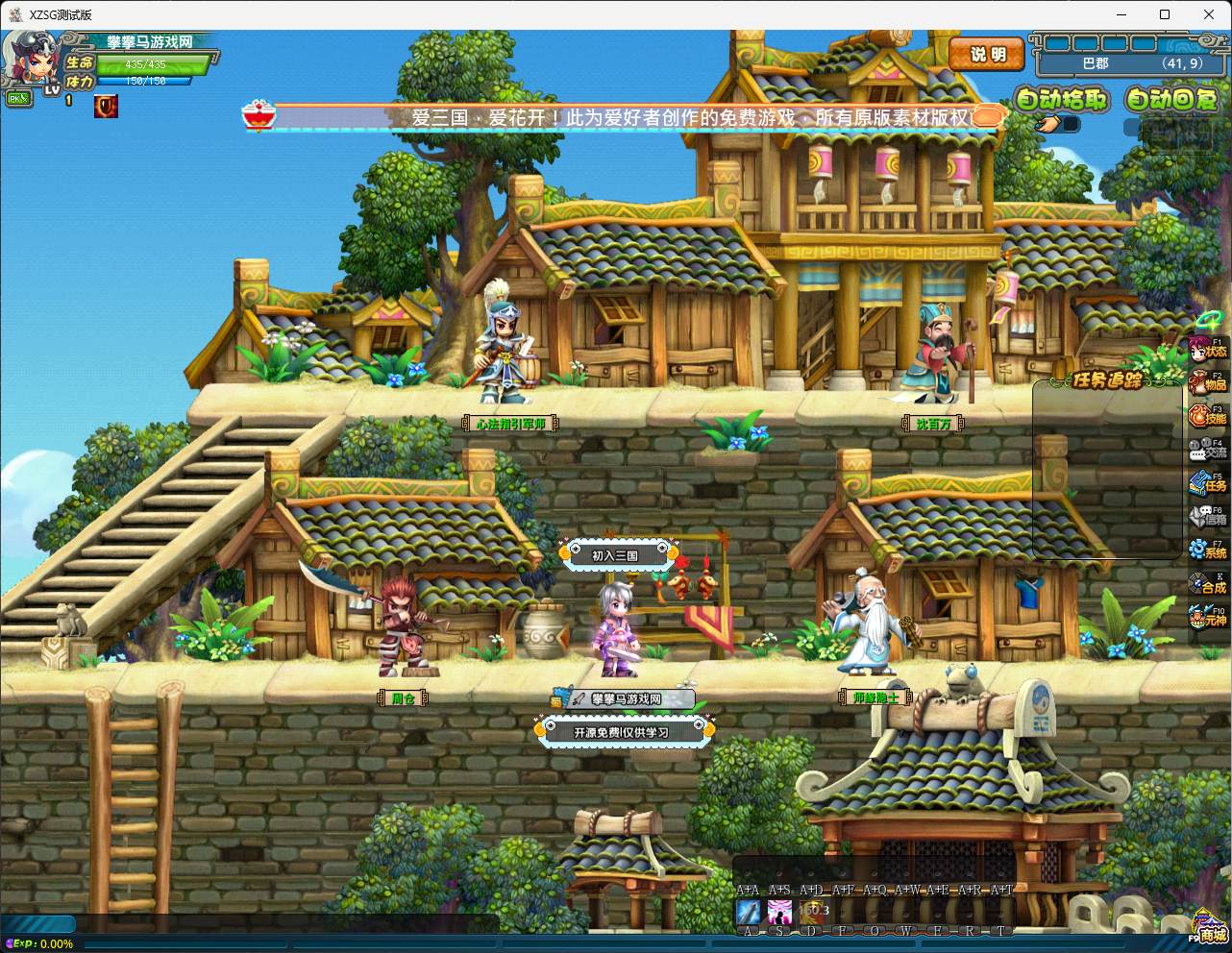The height and width of the screenshot is (953, 1232).
Task: Open the 商城 shop
Action: tap(1210, 930)
